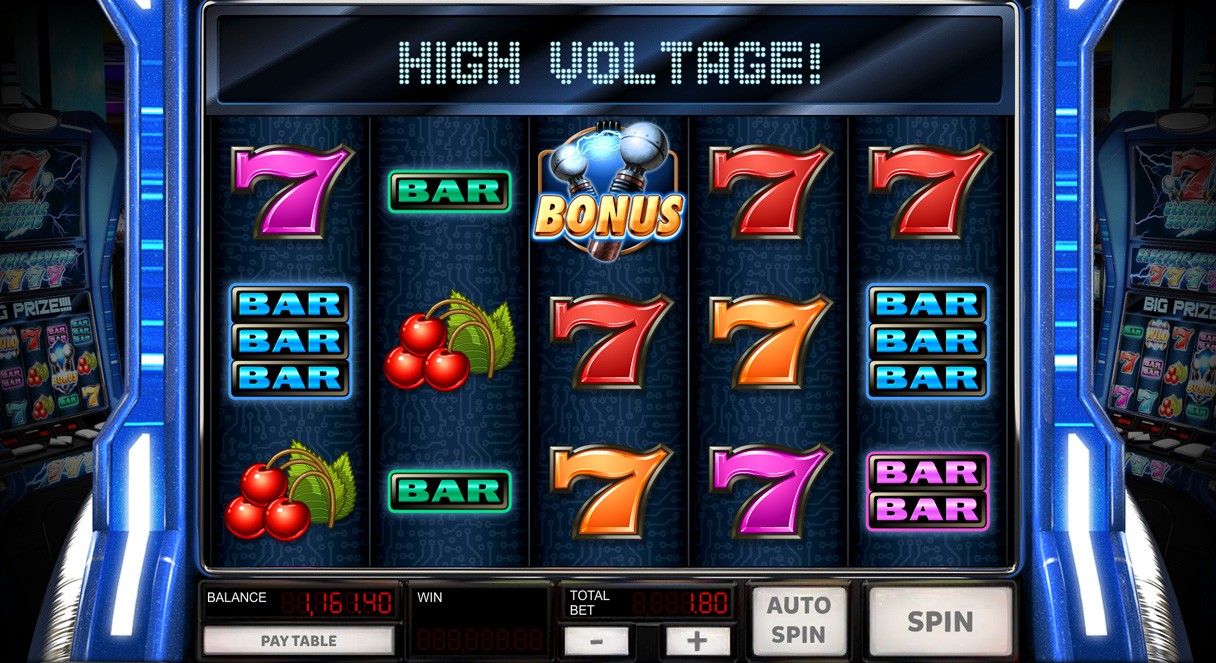Screen dimensions: 1216x663
Task: Open the PAY TABLE
Action: (299, 641)
